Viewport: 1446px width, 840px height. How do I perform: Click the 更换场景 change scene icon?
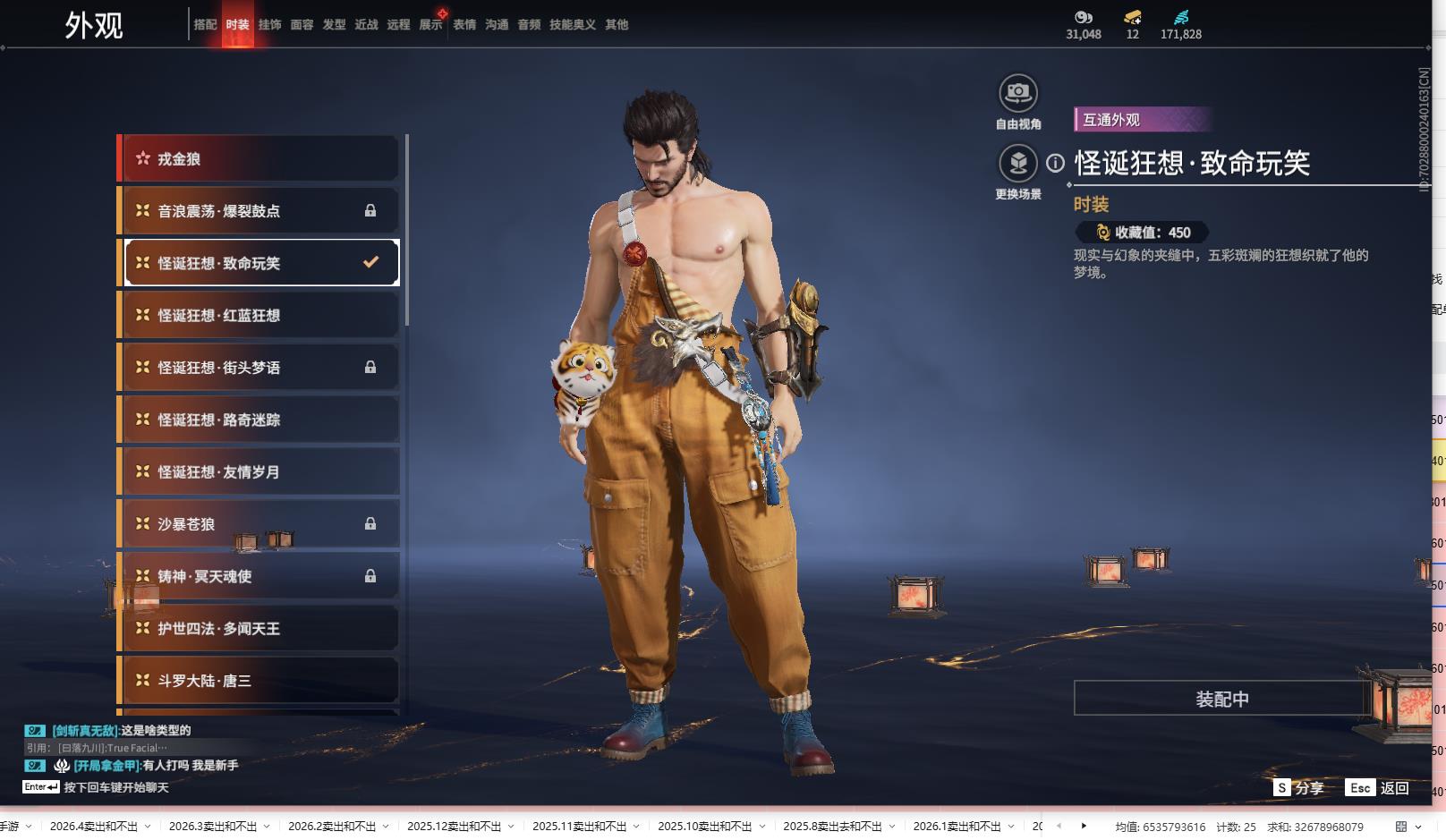[1018, 164]
